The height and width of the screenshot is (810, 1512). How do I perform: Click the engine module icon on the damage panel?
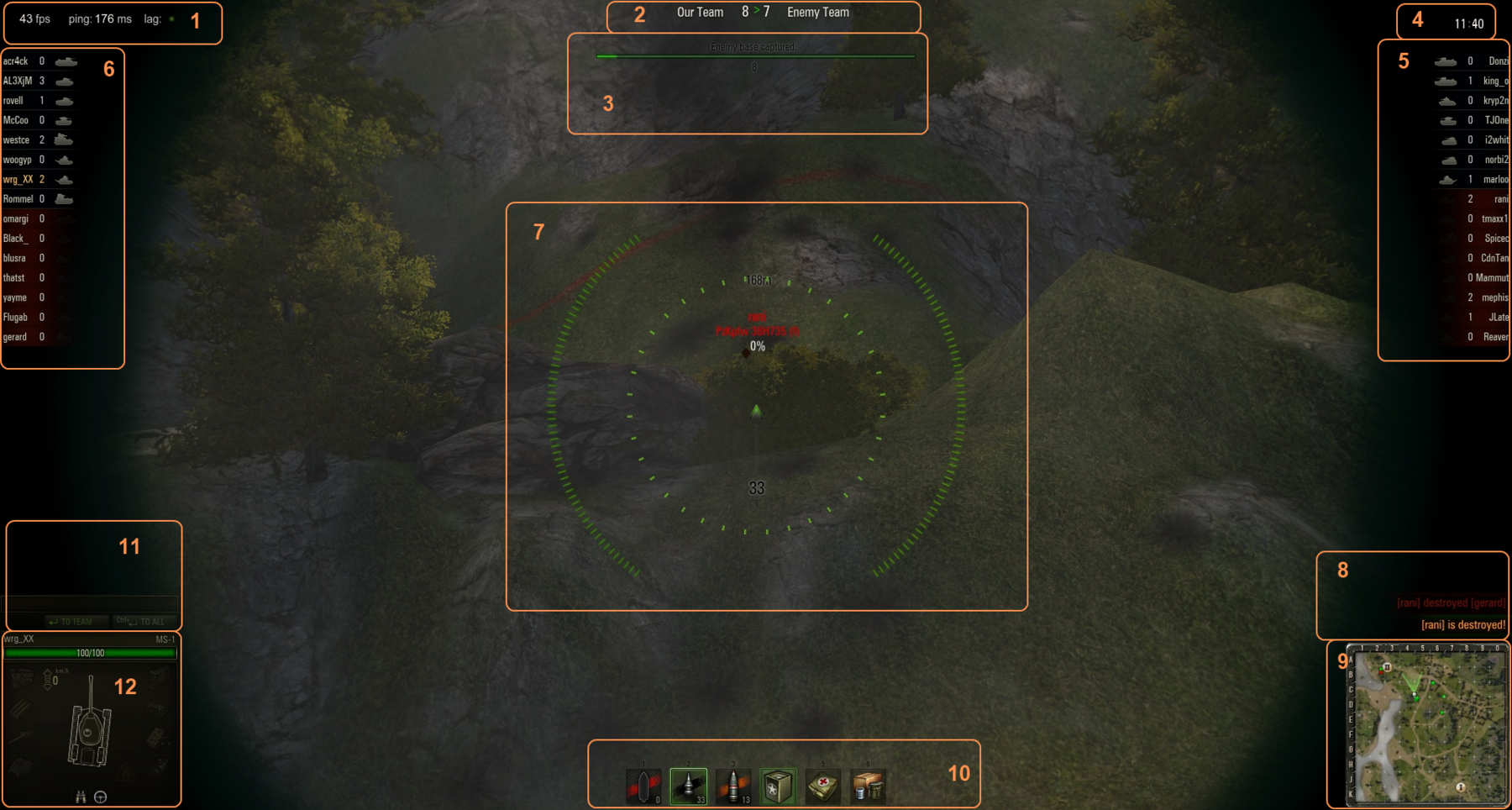tap(20, 679)
